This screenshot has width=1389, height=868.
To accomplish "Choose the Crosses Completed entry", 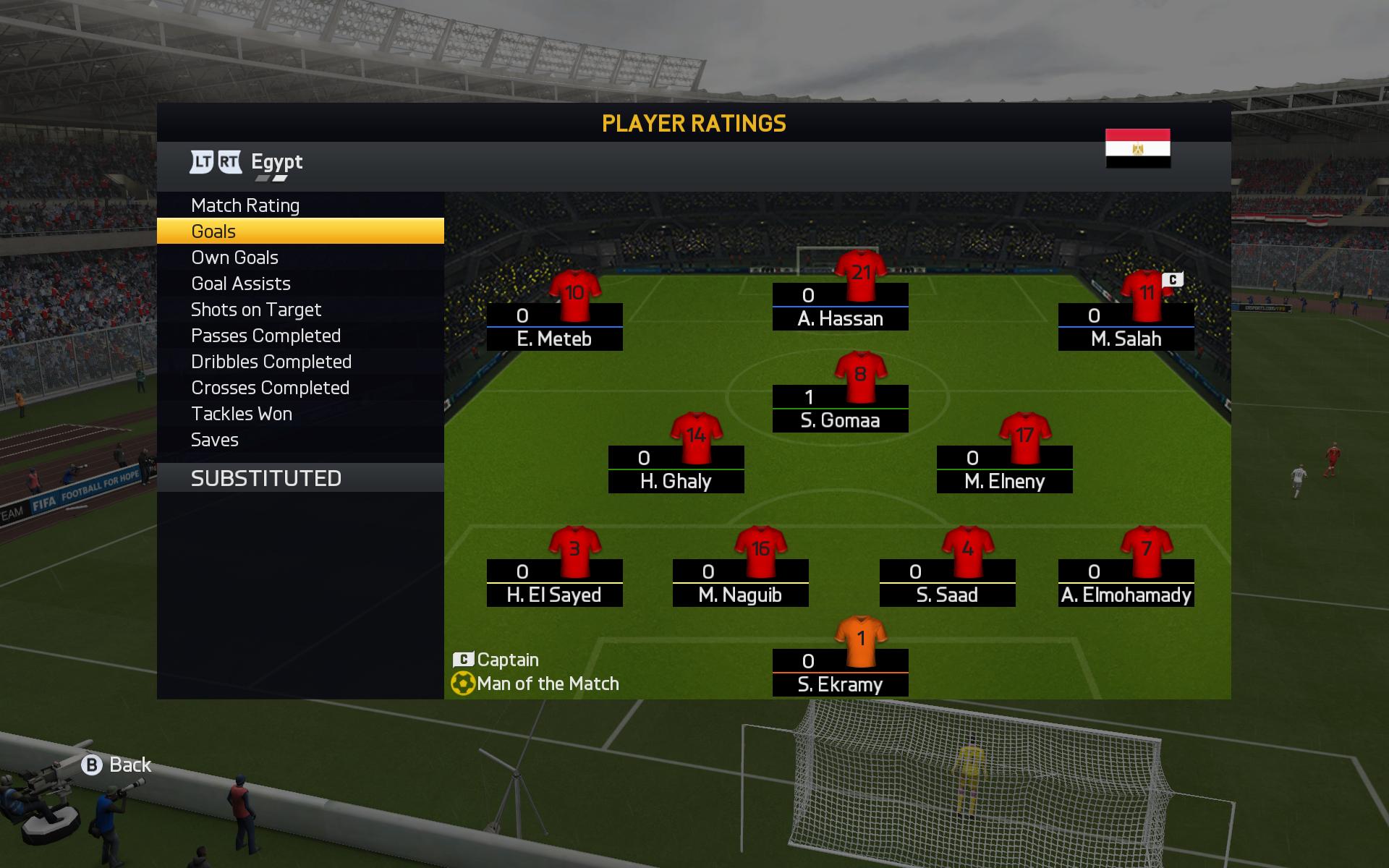I will tap(270, 388).
